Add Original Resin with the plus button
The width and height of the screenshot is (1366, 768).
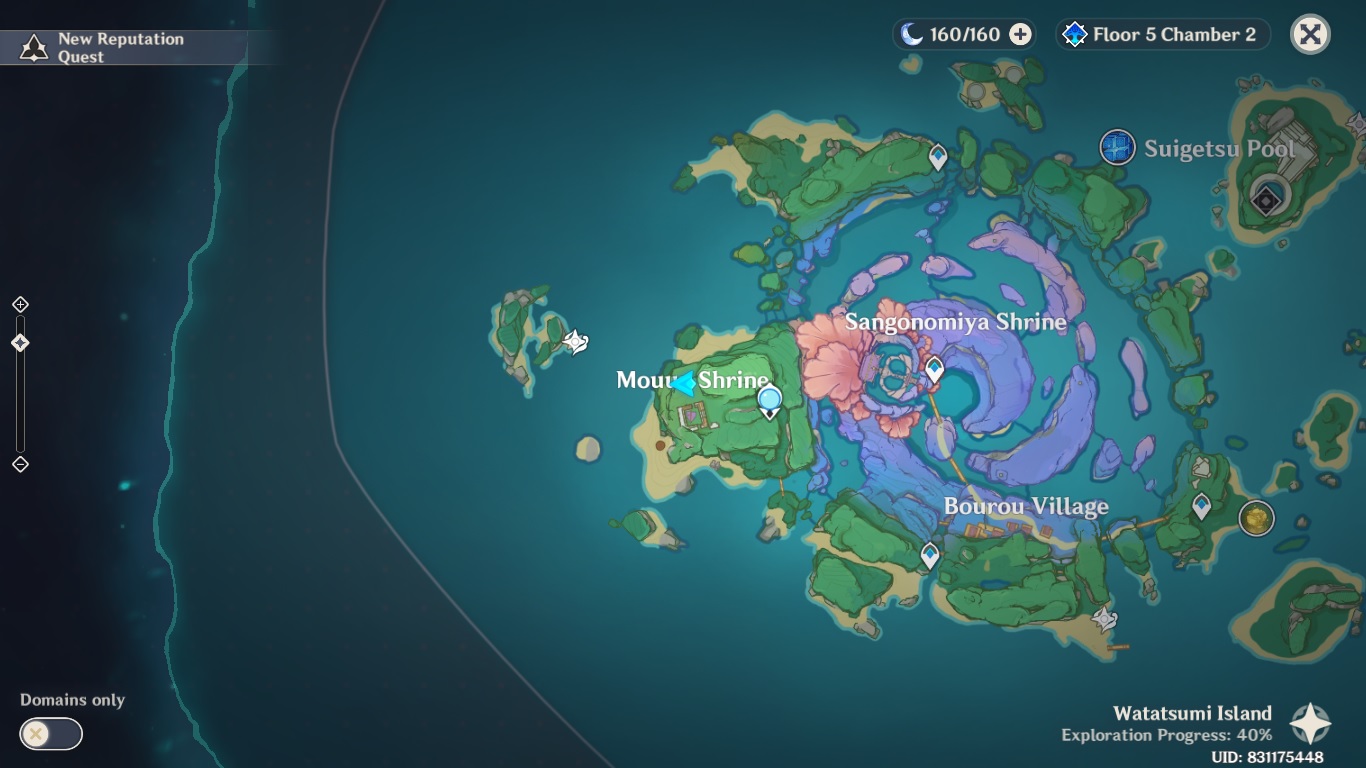pyautogui.click(x=1020, y=35)
